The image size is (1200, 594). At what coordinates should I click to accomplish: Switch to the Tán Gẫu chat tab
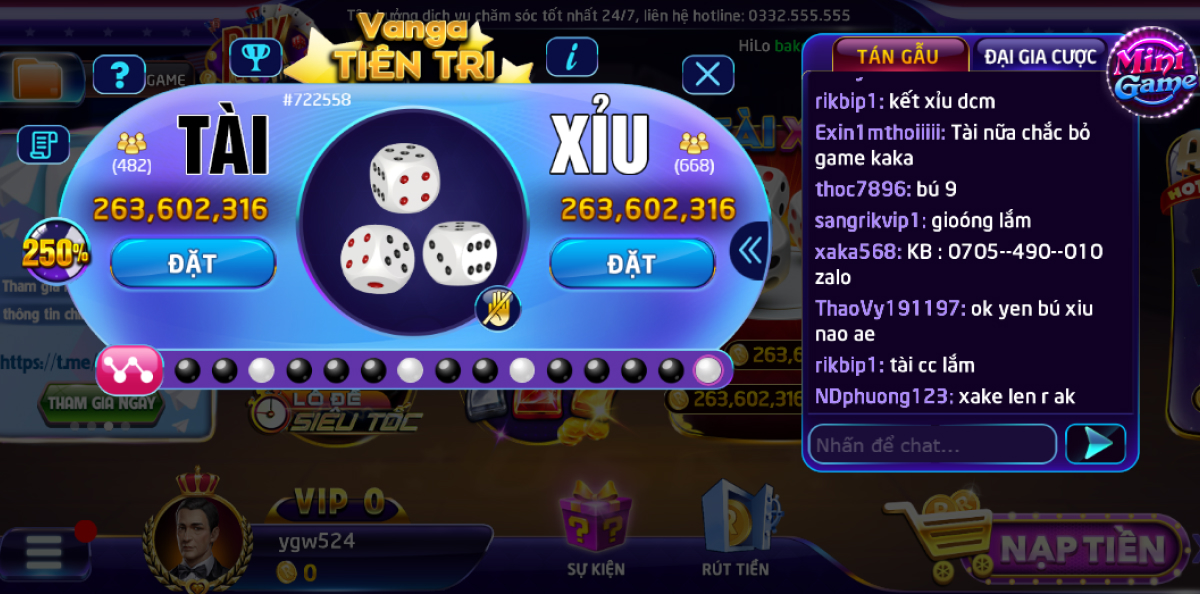coord(898,56)
